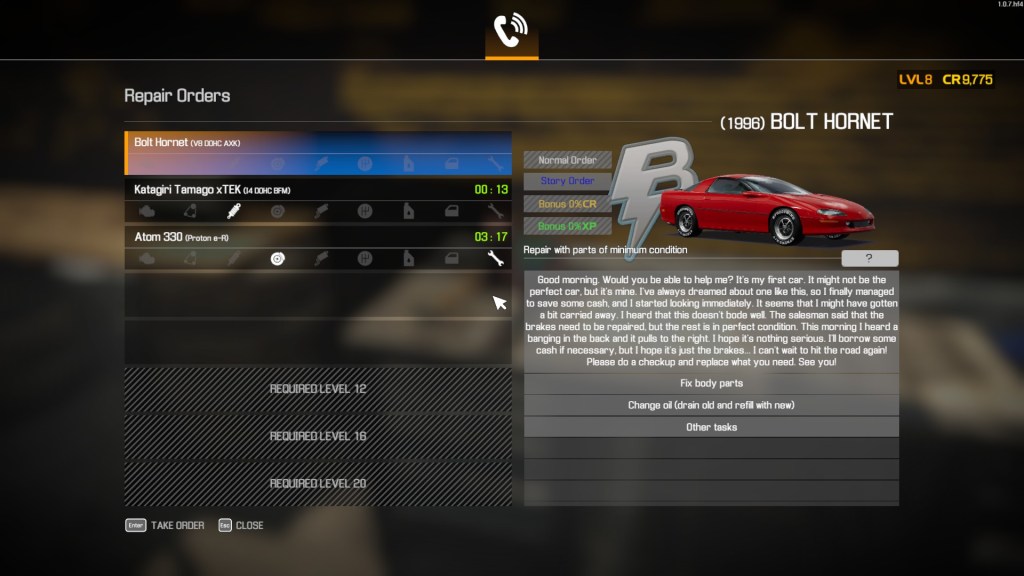Click the locked Required Level 16 slot

point(318,436)
